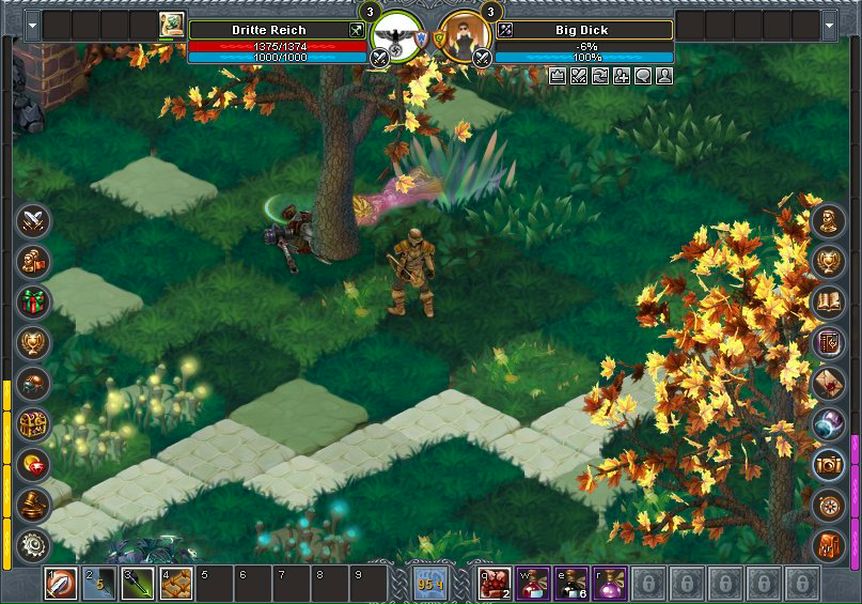Open the sealed letter mail icon
Image resolution: width=862 pixels, height=604 pixels.
pos(828,383)
